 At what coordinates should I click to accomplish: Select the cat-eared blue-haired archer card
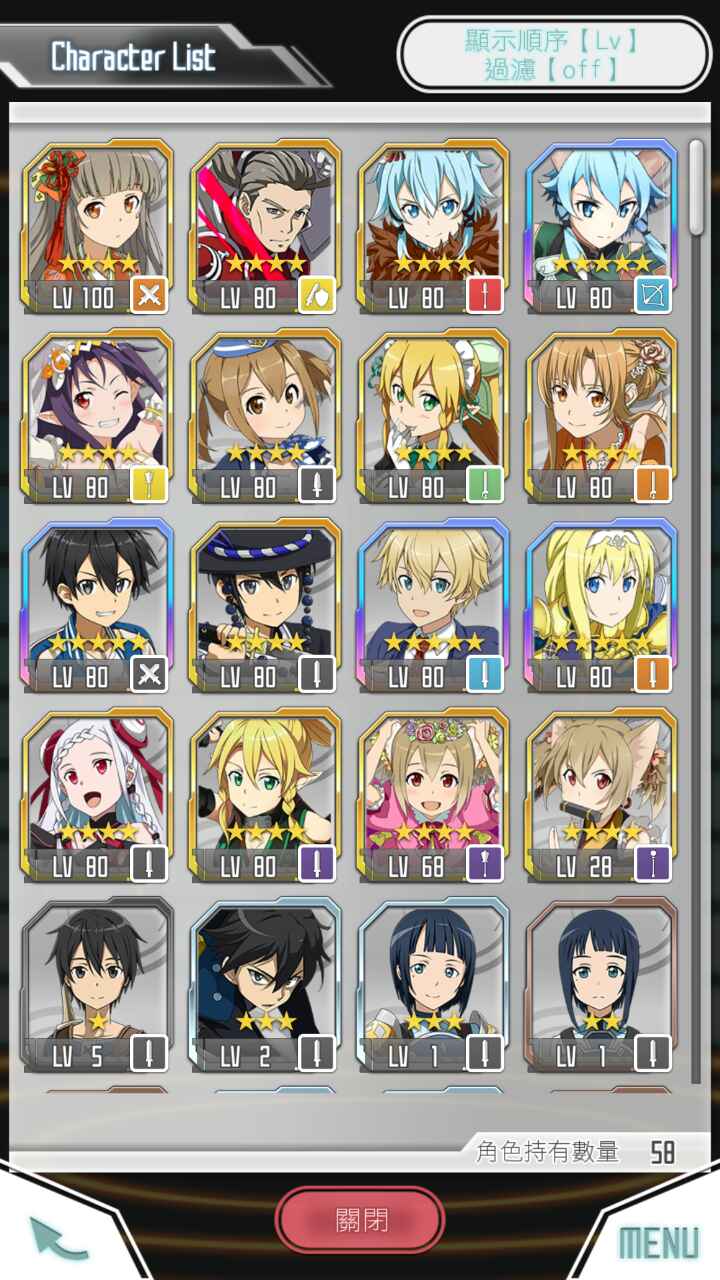coord(601,228)
